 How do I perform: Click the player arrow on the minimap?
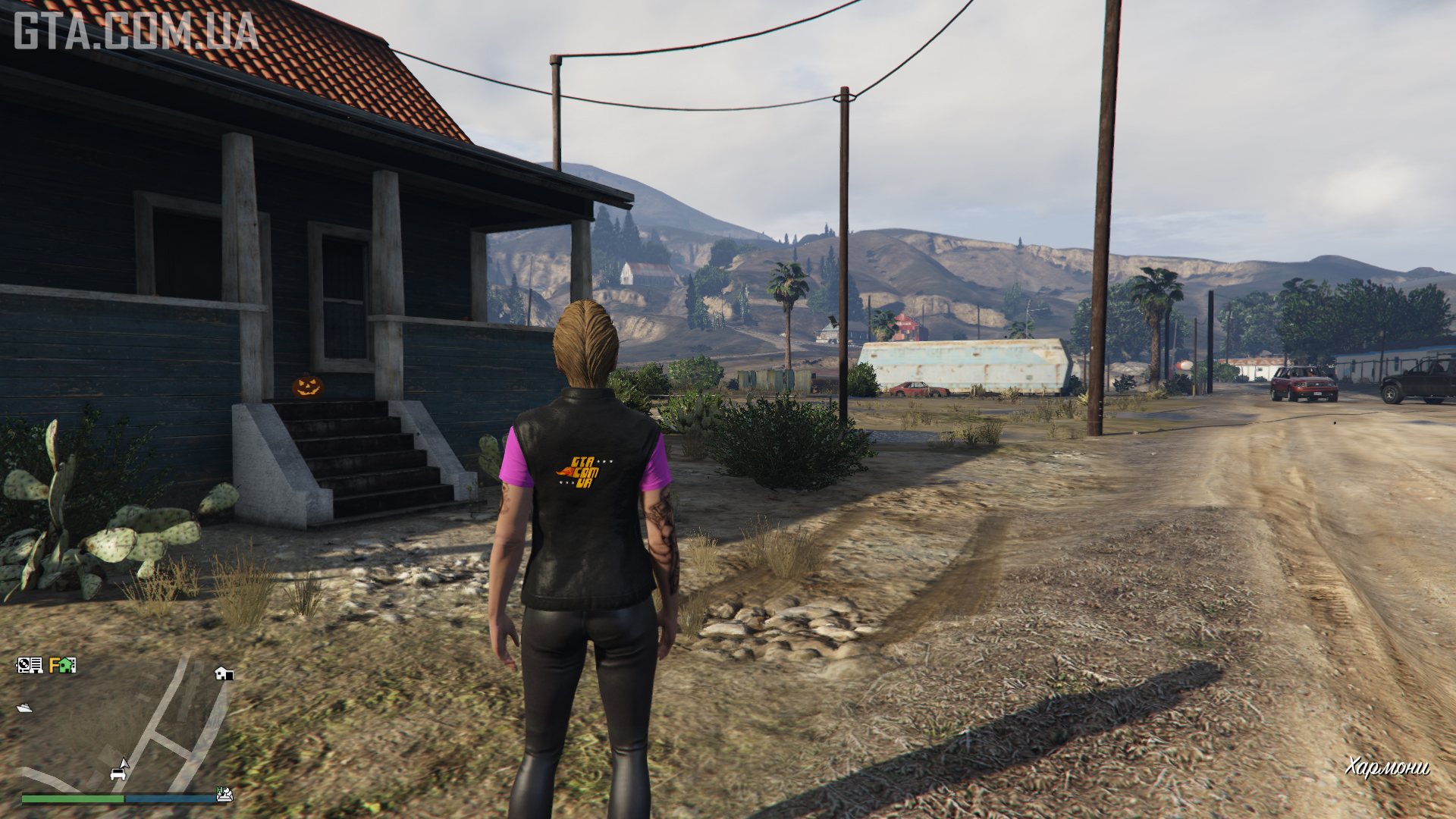[x=124, y=764]
